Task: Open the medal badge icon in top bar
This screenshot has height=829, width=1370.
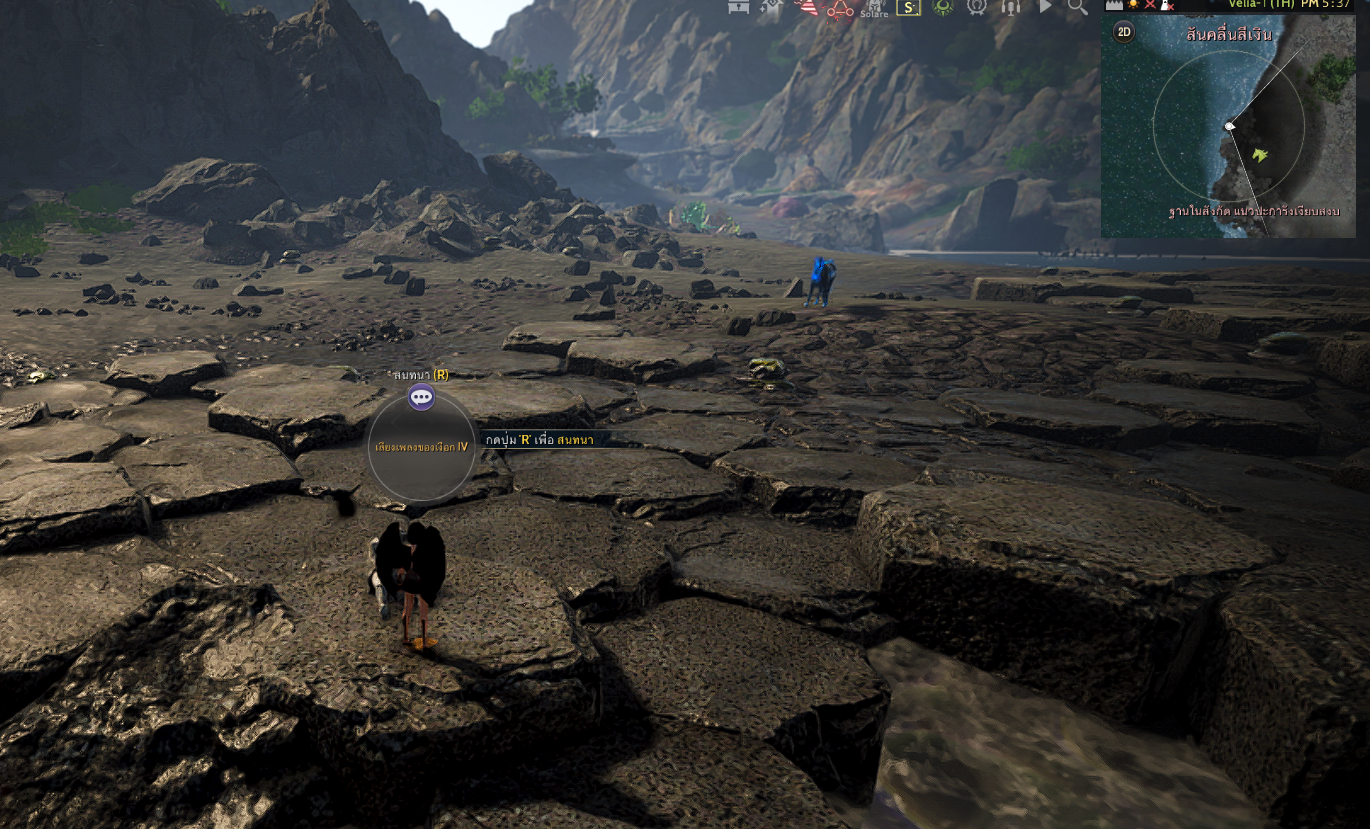Action: point(977,7)
